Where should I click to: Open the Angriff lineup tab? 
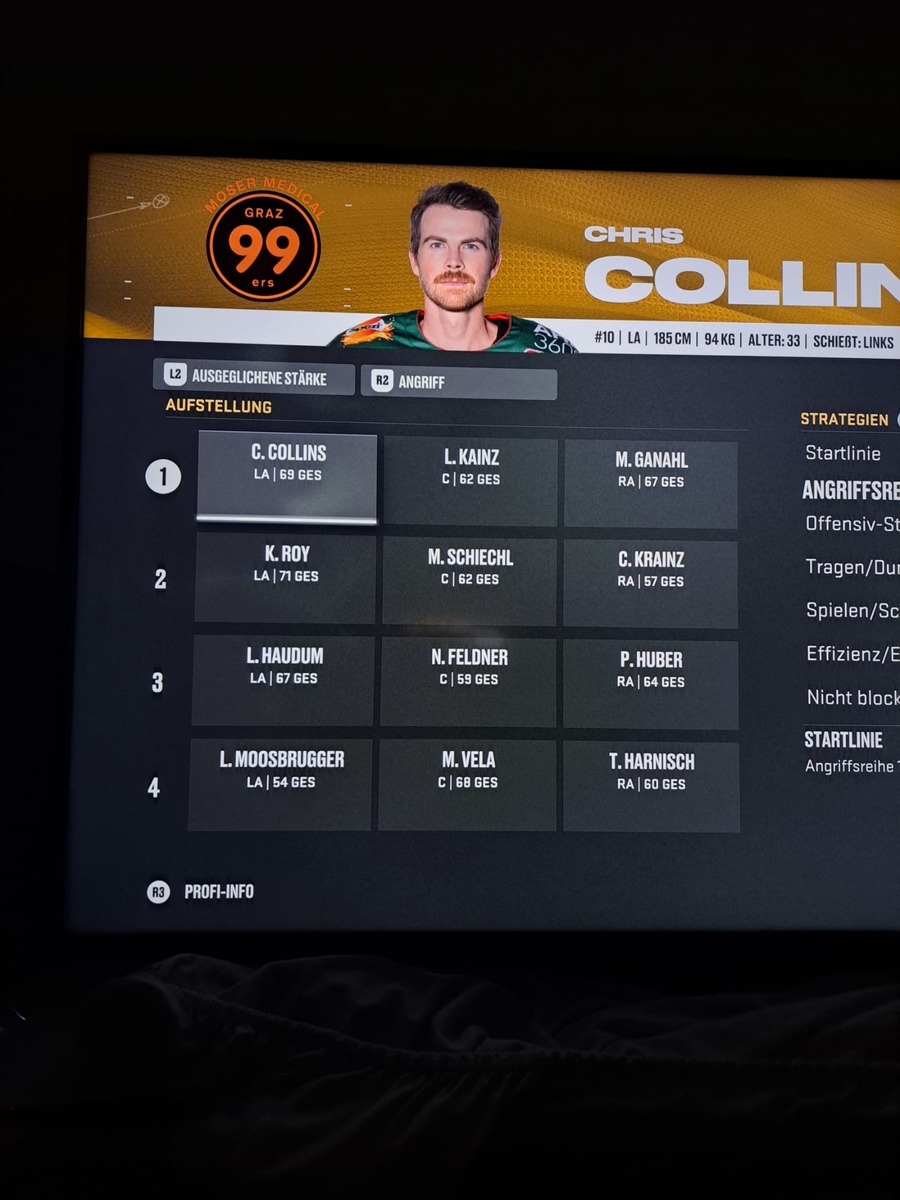[458, 383]
